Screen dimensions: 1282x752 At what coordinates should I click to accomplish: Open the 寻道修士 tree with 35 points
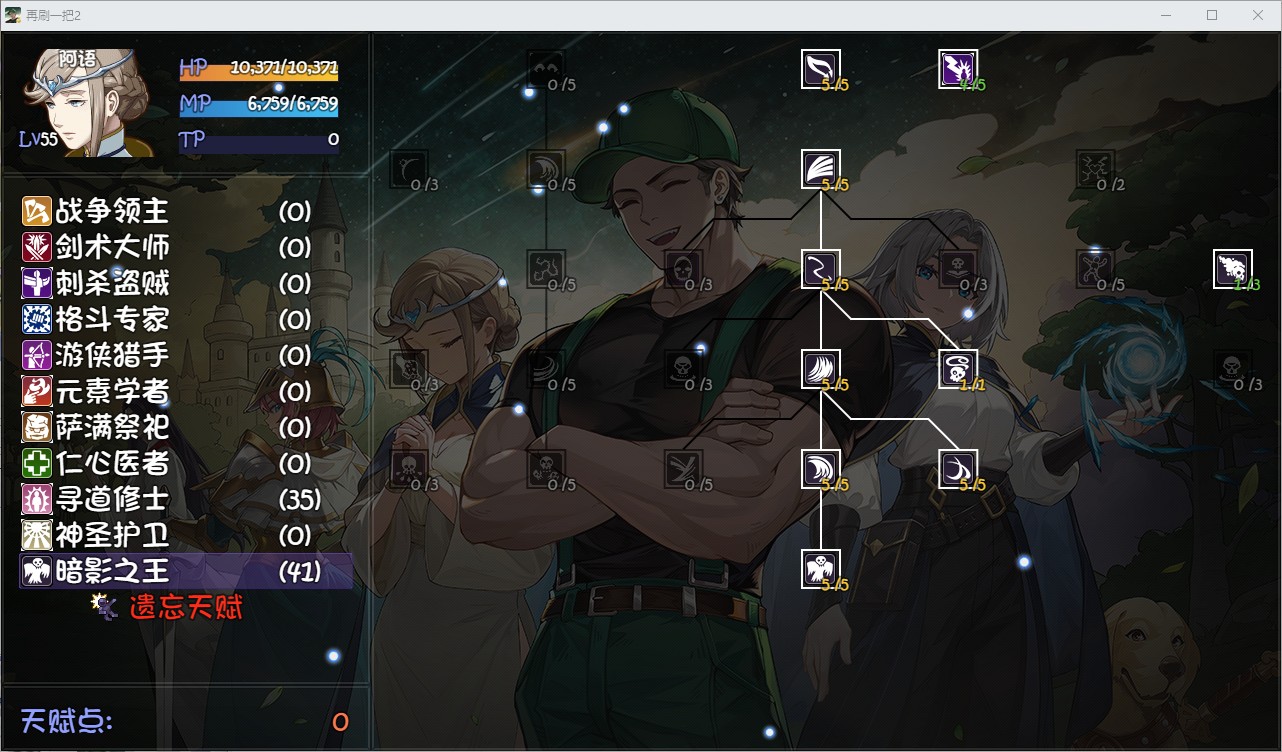[x=96, y=499]
